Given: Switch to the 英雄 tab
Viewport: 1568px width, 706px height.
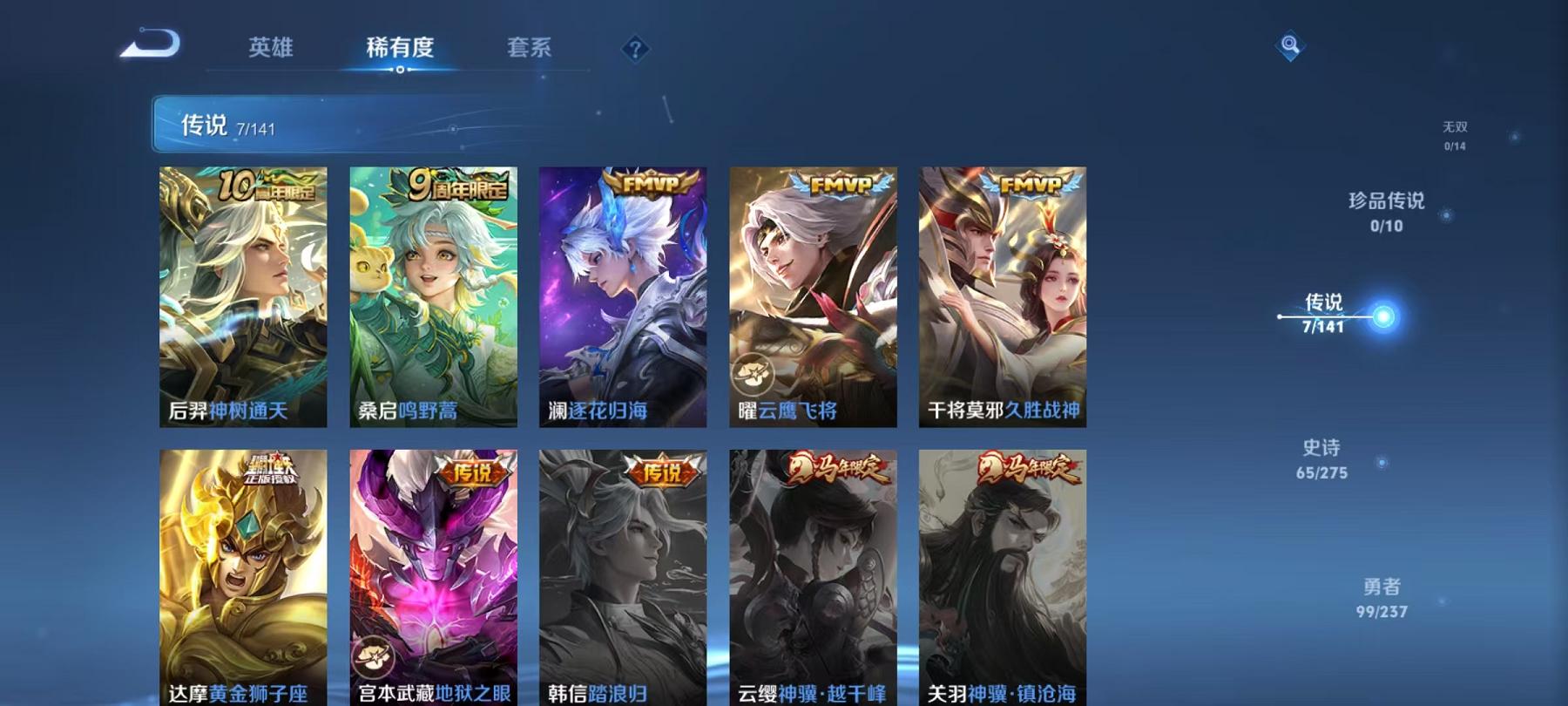Looking at the screenshot, I should tap(271, 49).
